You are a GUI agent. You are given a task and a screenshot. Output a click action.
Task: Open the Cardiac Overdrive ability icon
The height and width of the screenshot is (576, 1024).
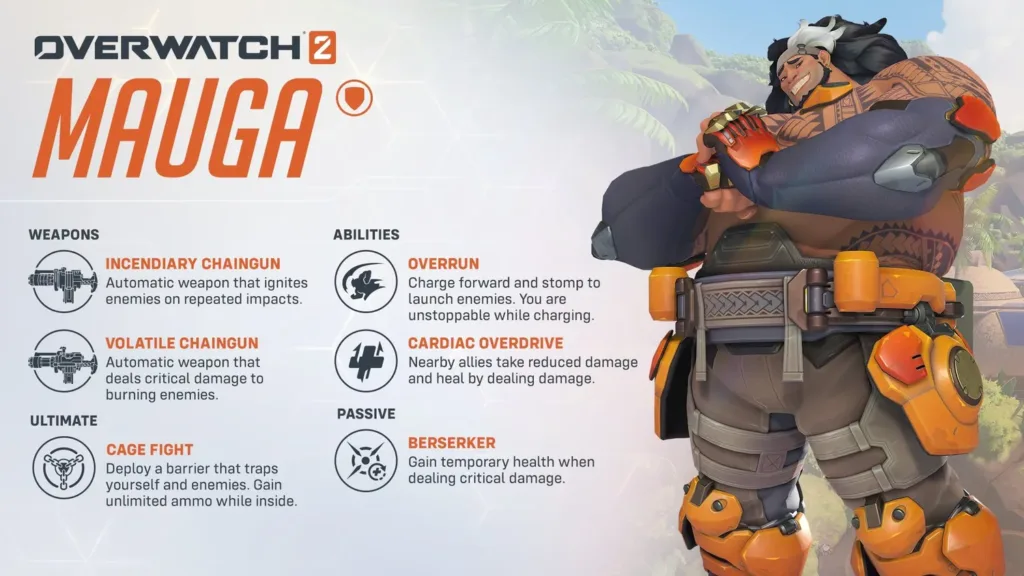point(365,361)
